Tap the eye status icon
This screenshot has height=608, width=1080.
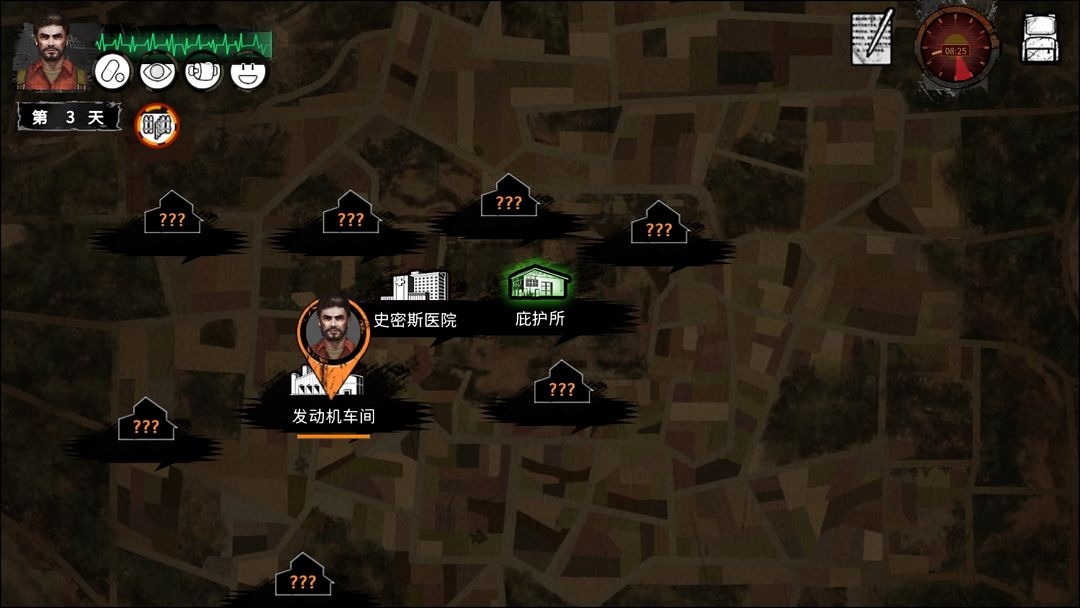click(x=157, y=71)
